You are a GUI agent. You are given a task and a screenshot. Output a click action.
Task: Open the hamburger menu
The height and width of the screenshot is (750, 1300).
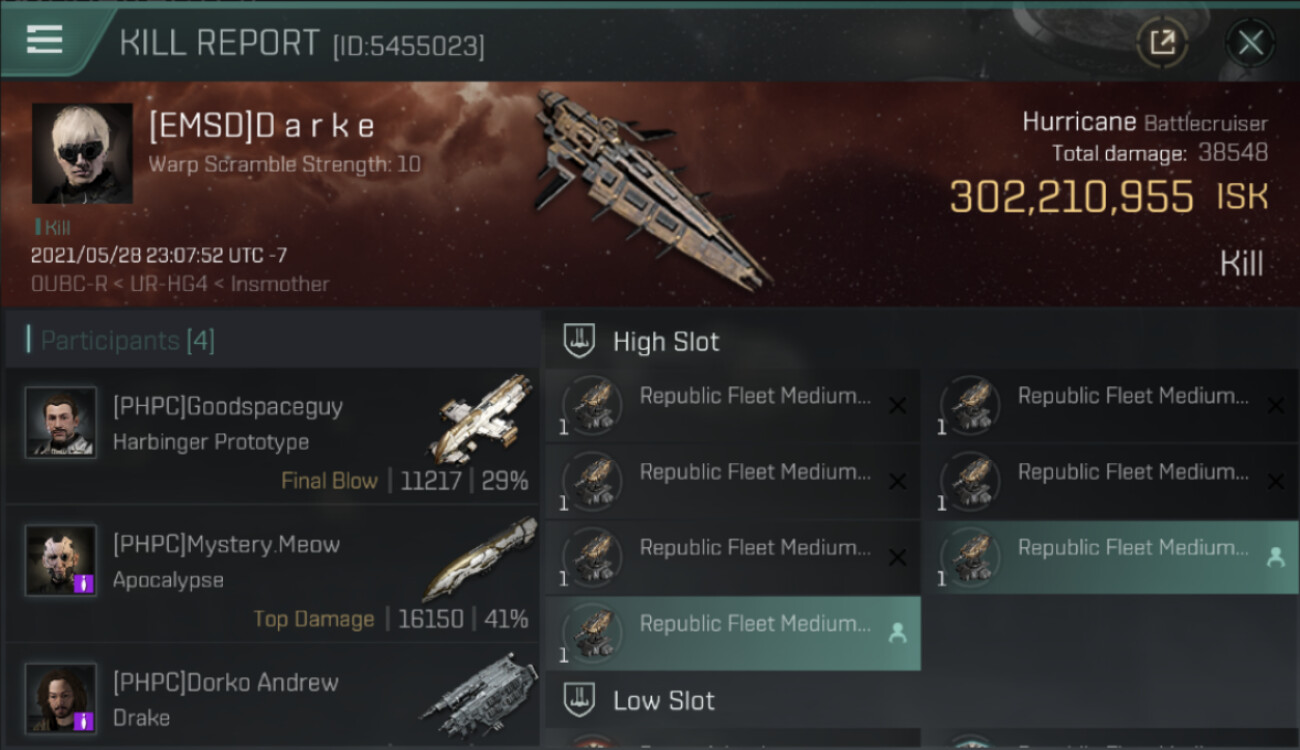click(x=45, y=40)
